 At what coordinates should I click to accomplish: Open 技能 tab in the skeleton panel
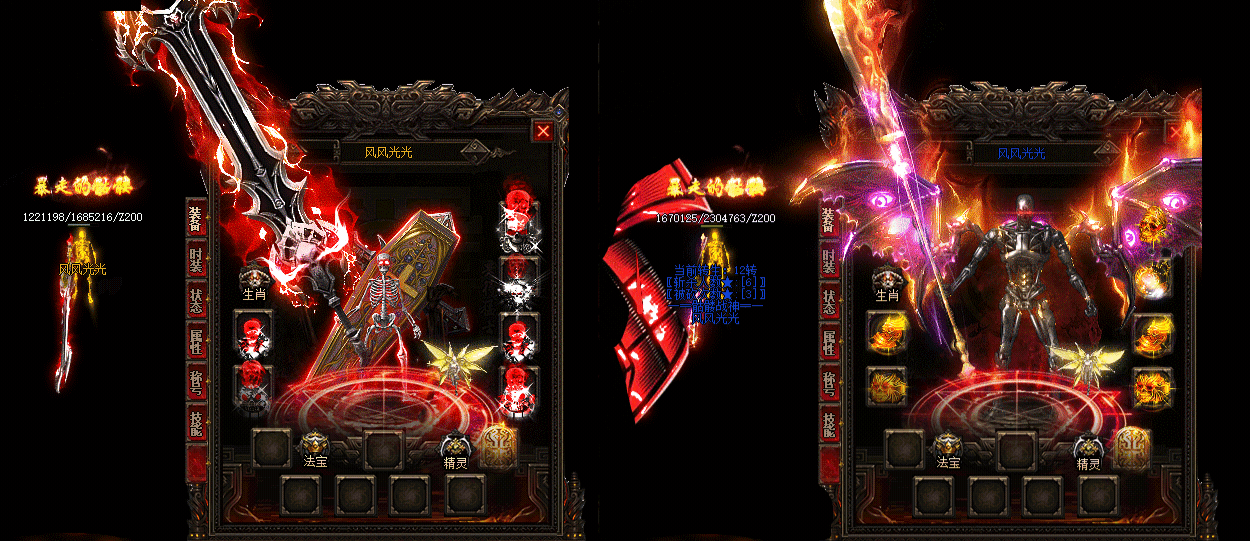tap(197, 425)
